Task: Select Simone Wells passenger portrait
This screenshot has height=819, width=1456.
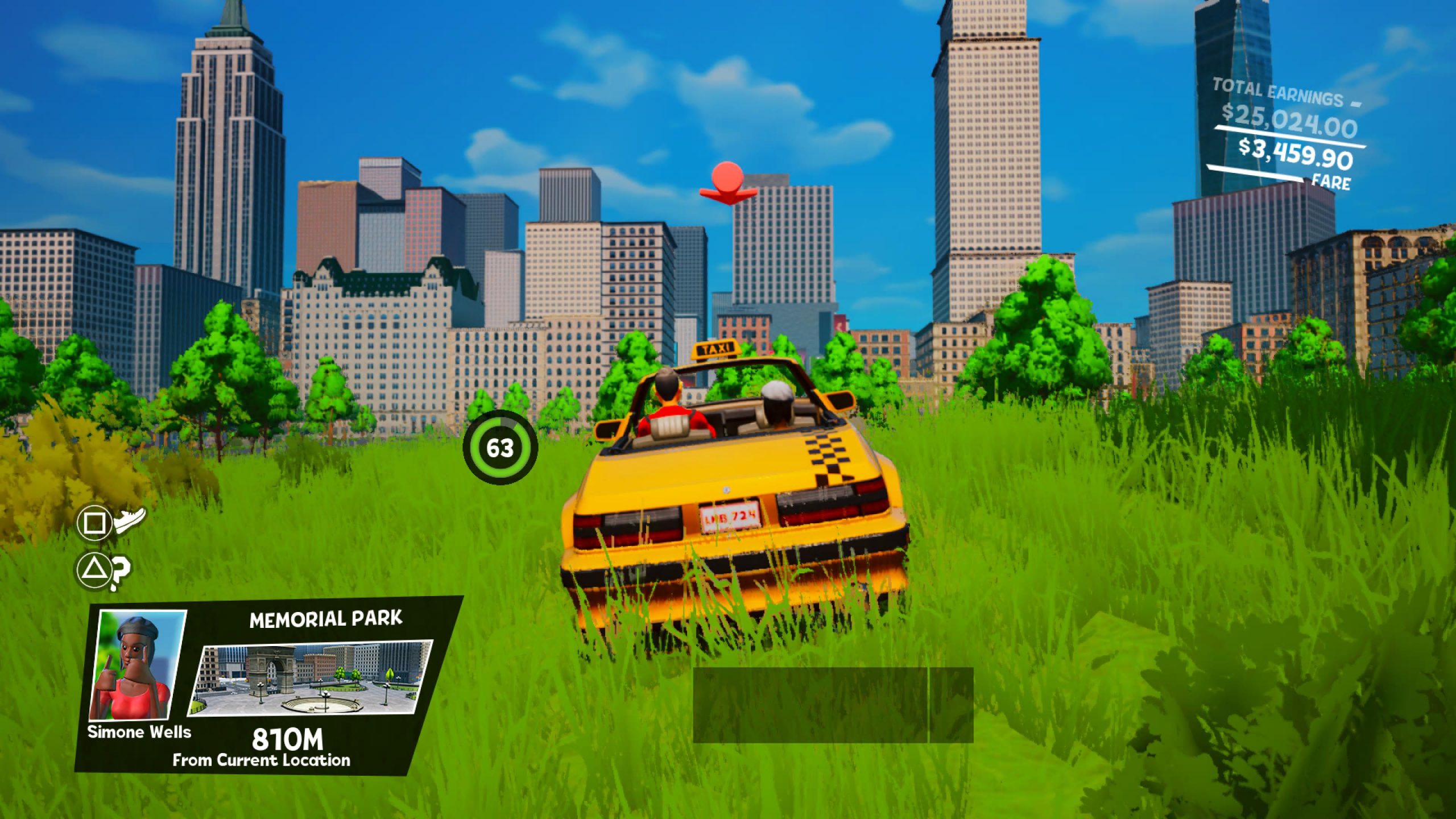Action: 138,665
